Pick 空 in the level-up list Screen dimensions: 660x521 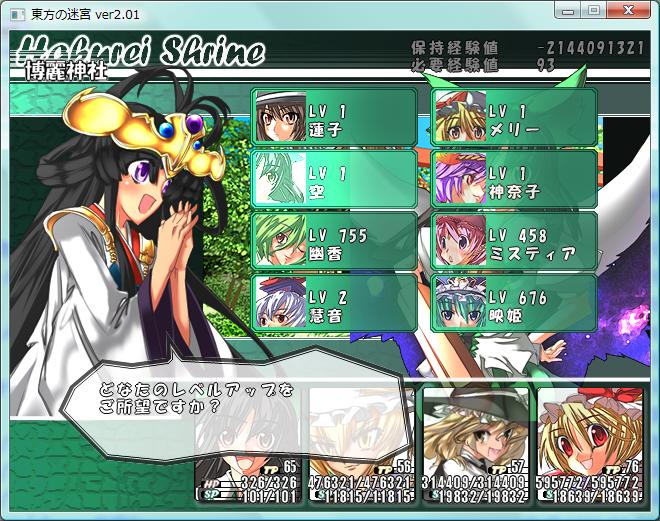[334, 179]
